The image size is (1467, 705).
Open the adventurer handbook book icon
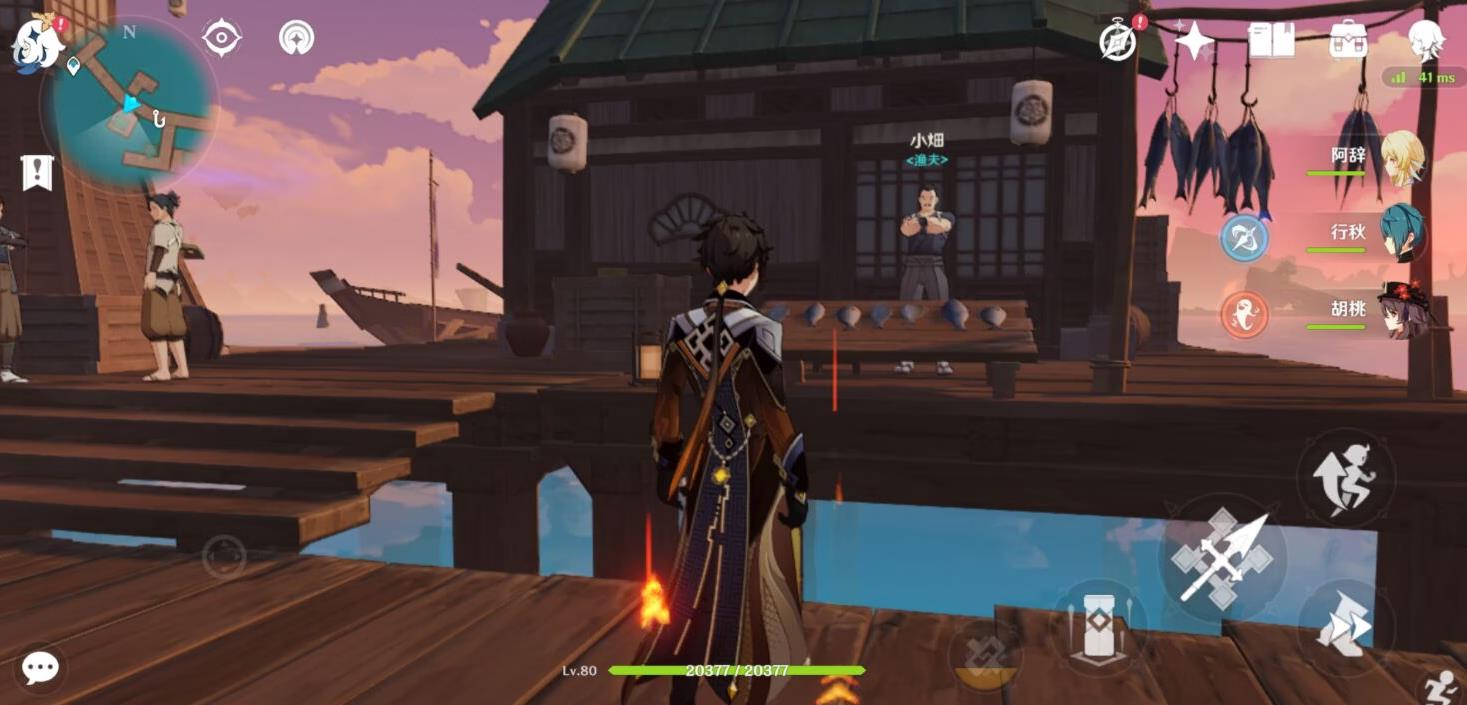[1271, 40]
